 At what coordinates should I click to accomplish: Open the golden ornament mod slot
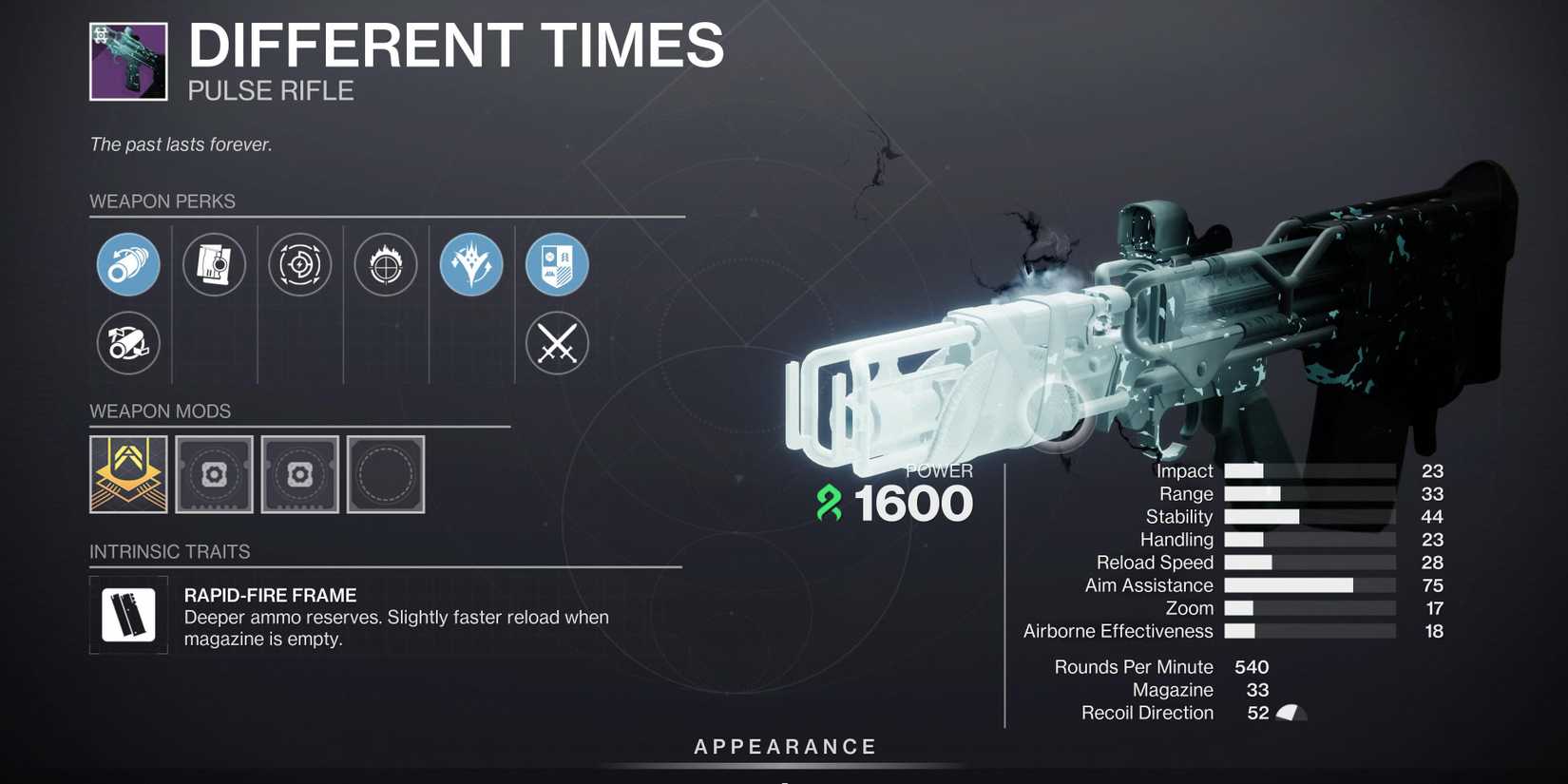coord(128,473)
